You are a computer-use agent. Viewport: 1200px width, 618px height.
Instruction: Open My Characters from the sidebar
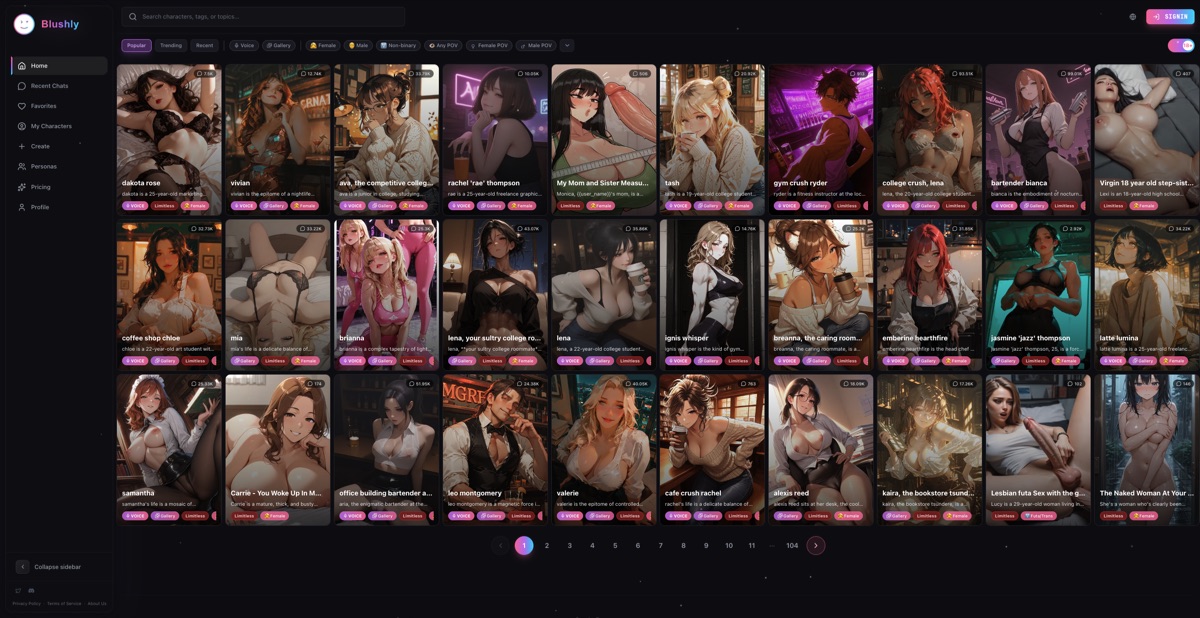point(51,126)
